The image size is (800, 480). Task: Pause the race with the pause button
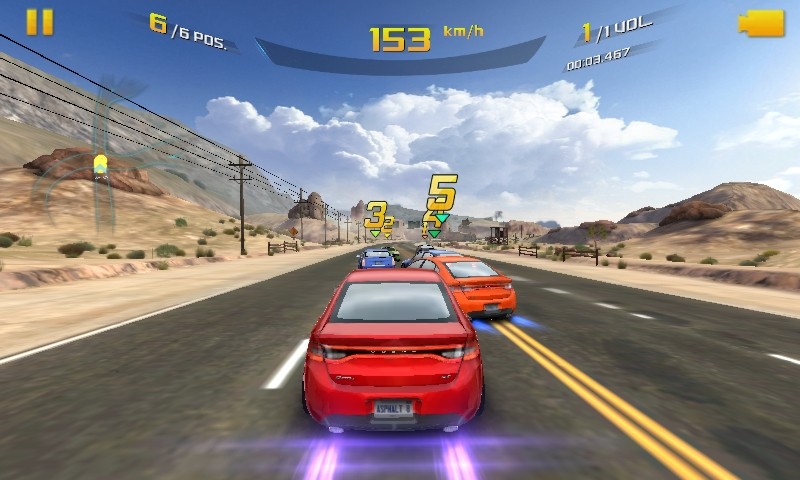click(40, 23)
